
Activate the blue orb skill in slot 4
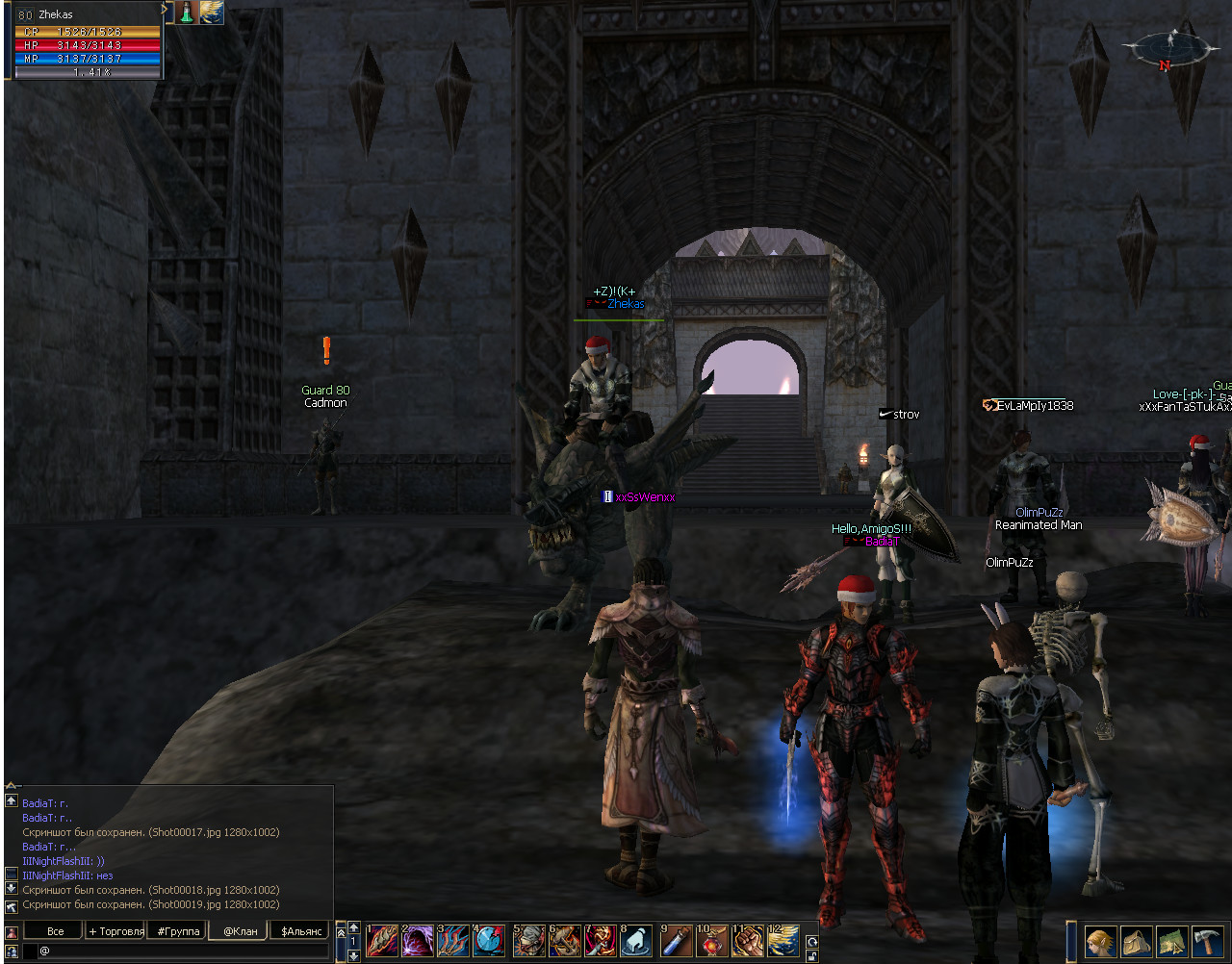pos(489,940)
